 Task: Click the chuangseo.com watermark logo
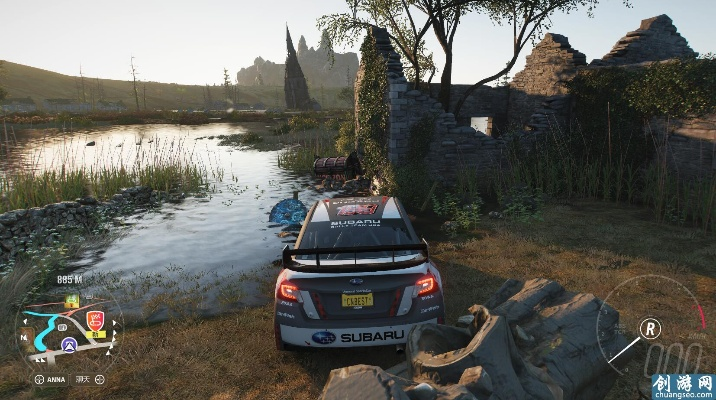pyautogui.click(x=681, y=386)
